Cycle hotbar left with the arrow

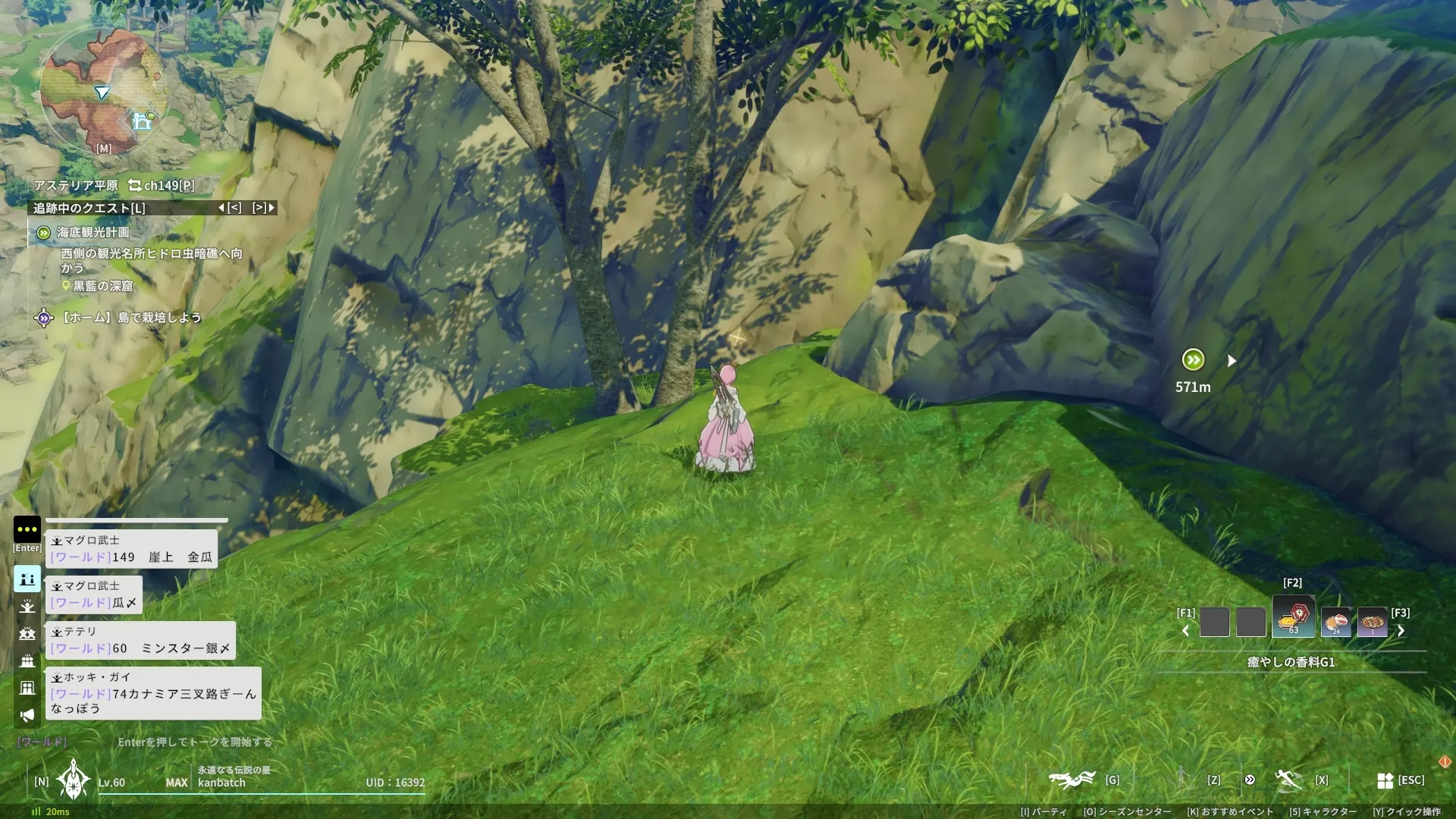(x=1185, y=631)
